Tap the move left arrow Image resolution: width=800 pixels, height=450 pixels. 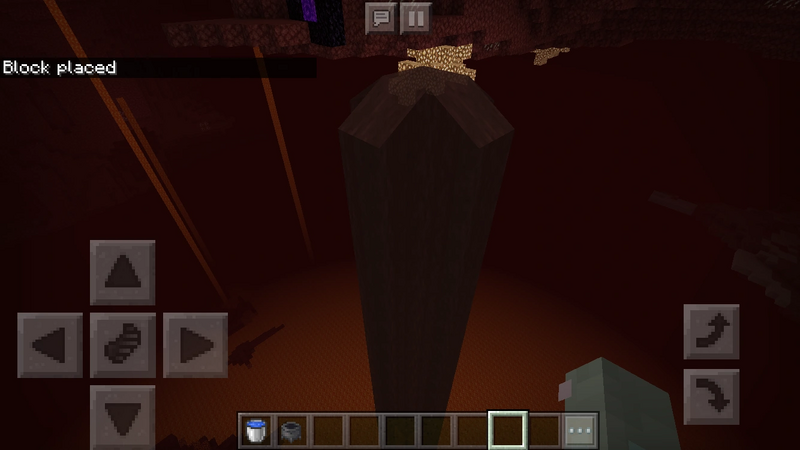[50, 345]
